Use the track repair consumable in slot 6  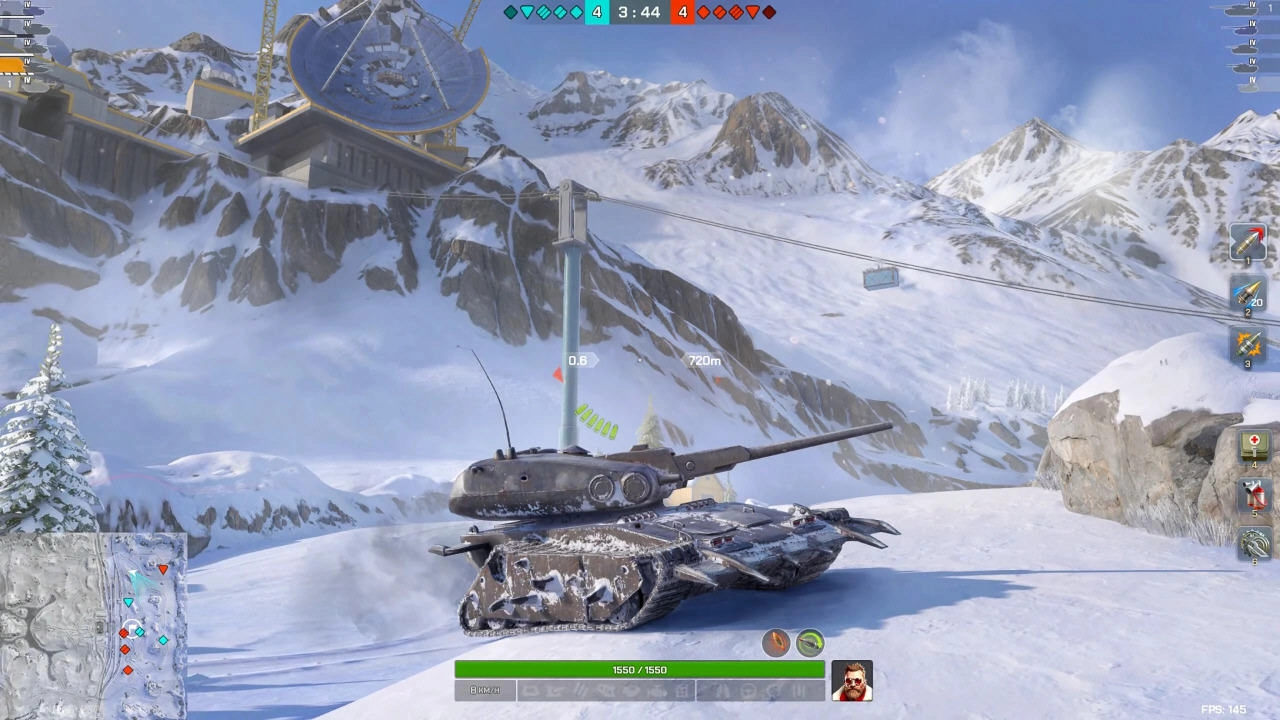point(1254,544)
